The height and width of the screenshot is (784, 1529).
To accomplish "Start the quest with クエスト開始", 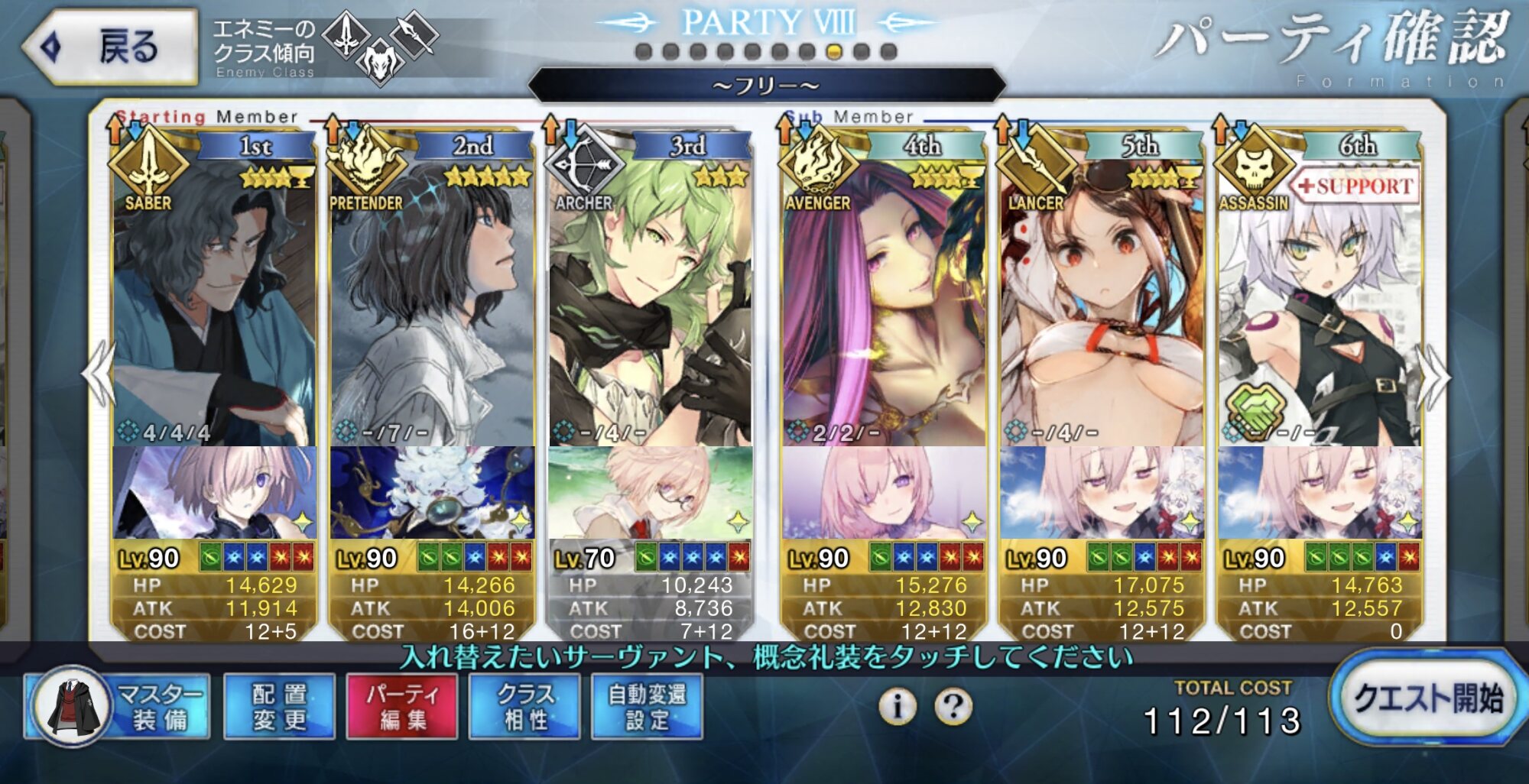I will (x=1427, y=698).
